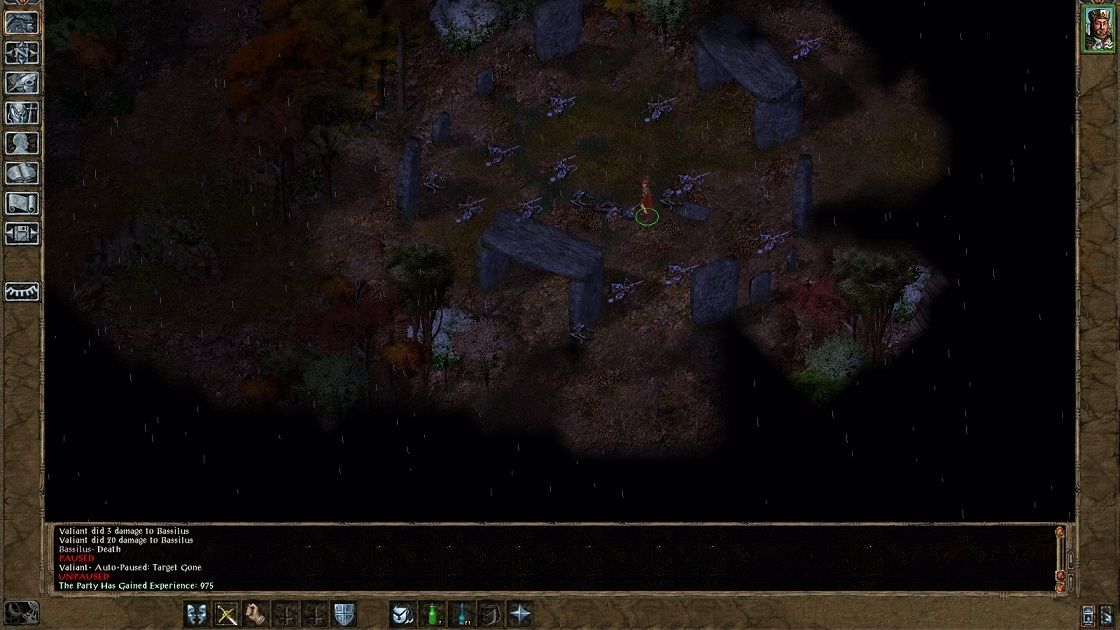The height and width of the screenshot is (630, 1120).
Task: Open the priest scroll
Action: (22, 203)
